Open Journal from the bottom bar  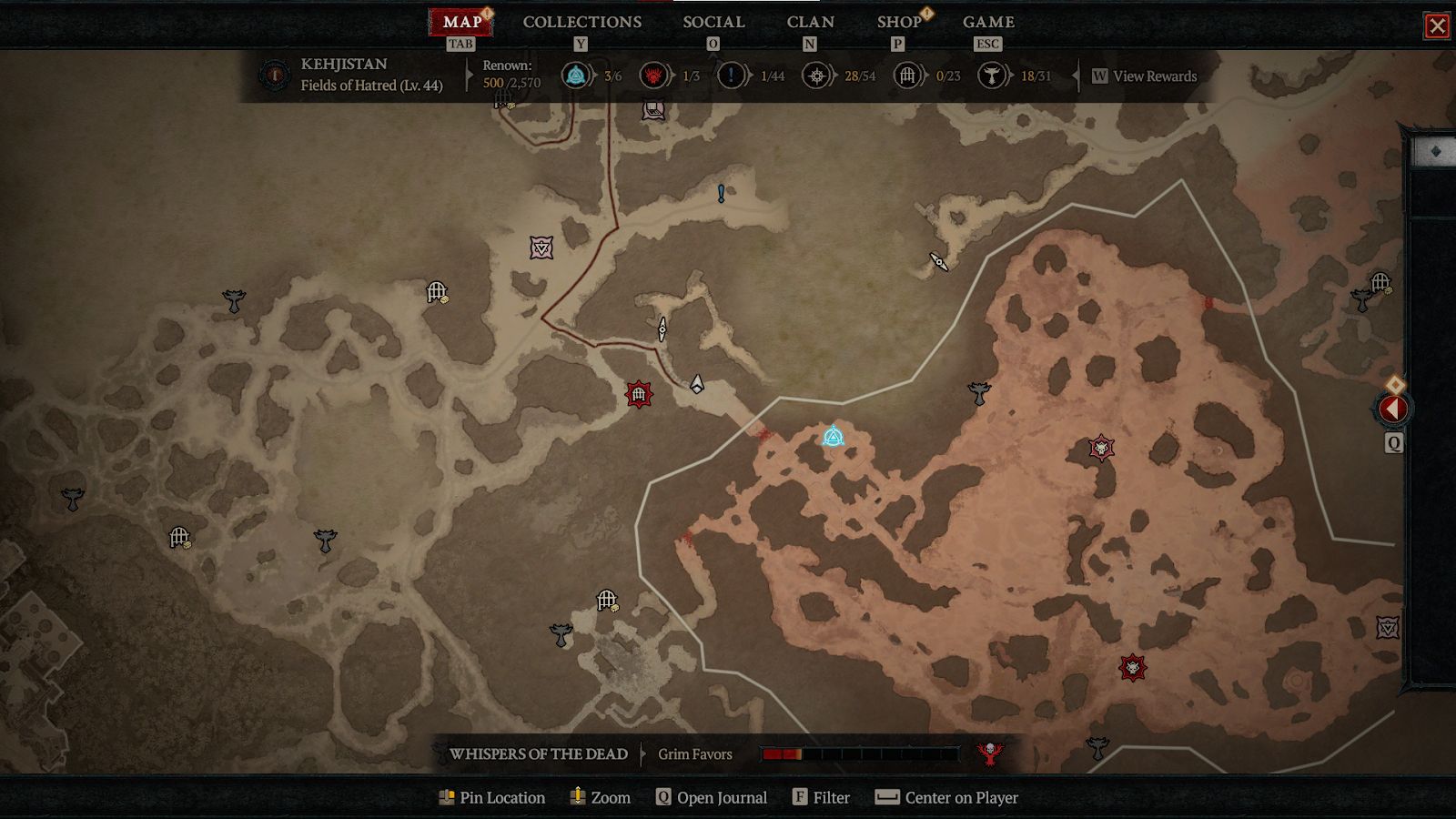(x=712, y=797)
